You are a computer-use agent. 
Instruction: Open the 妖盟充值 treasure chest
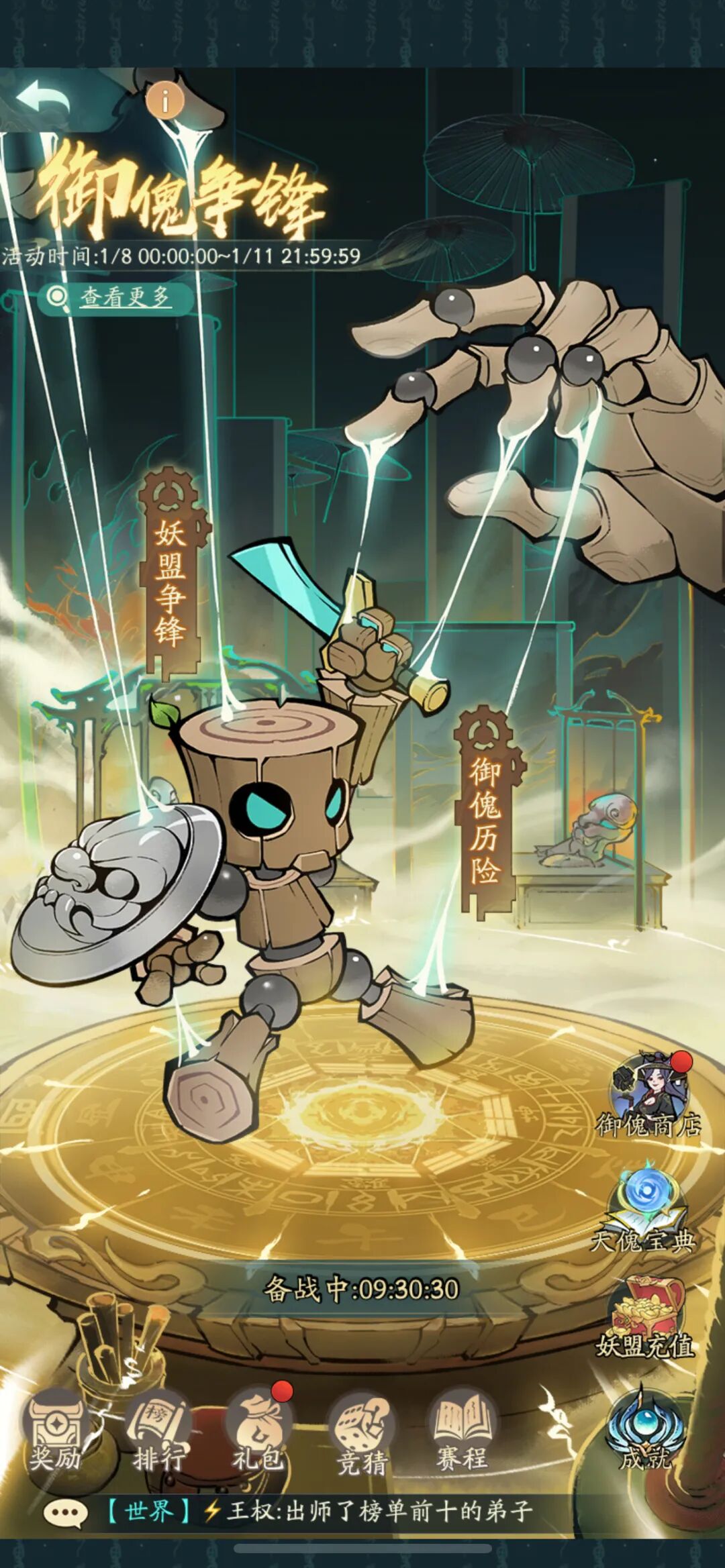pos(644,1318)
